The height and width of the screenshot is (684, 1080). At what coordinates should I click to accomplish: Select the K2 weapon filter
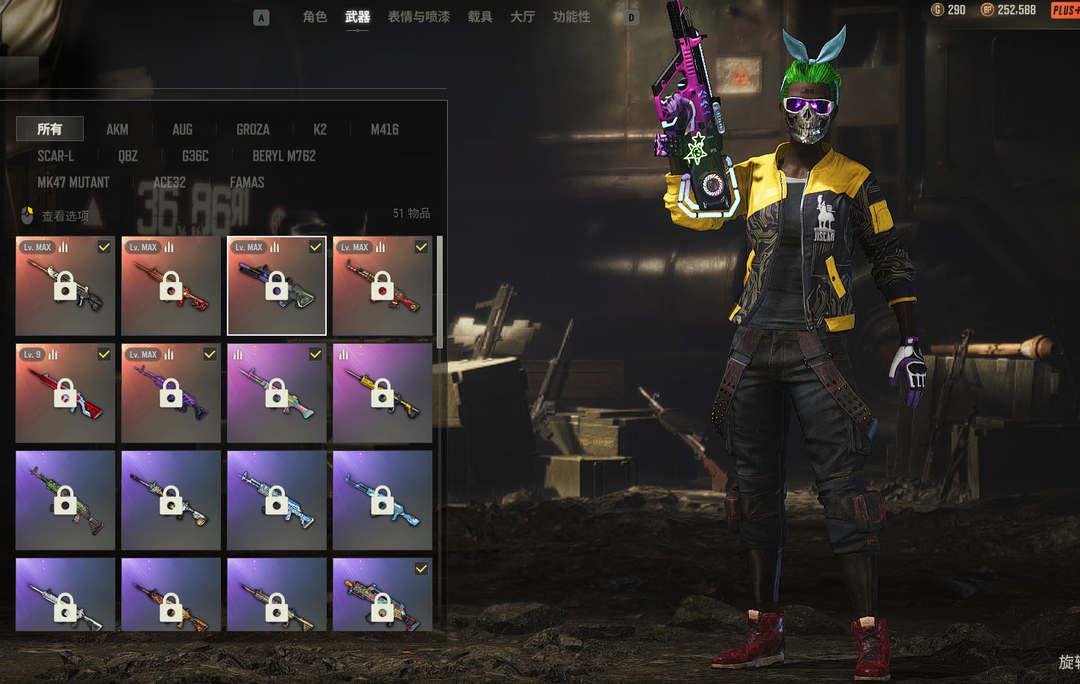(x=320, y=129)
